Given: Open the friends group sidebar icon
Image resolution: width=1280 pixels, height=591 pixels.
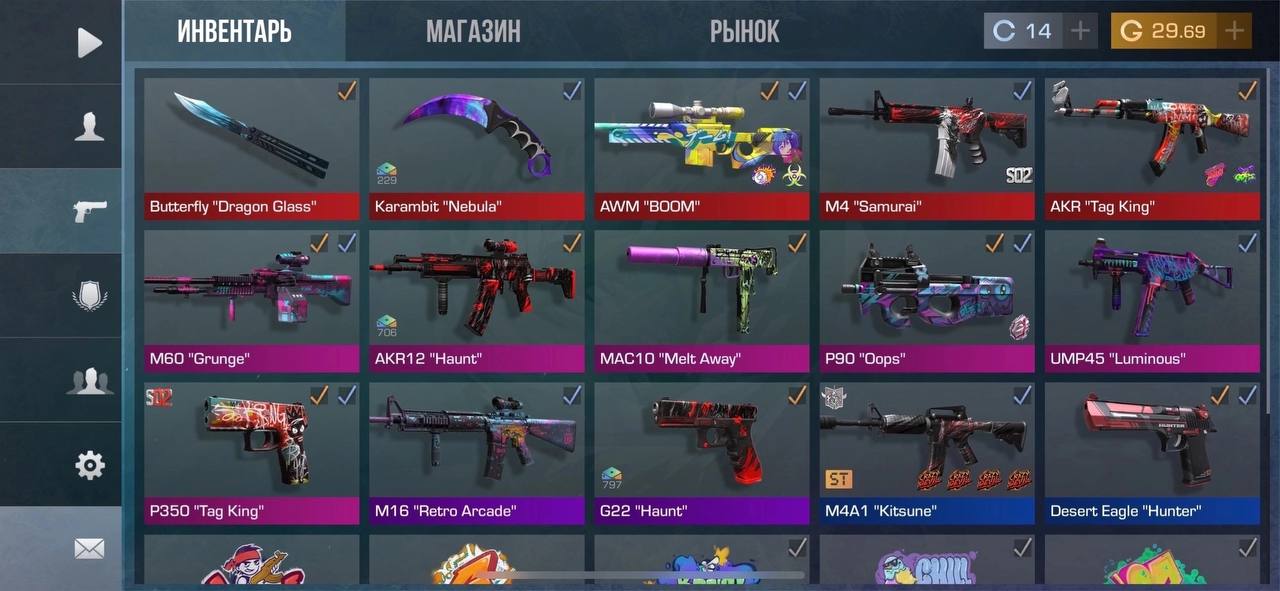Looking at the screenshot, I should click(89, 381).
